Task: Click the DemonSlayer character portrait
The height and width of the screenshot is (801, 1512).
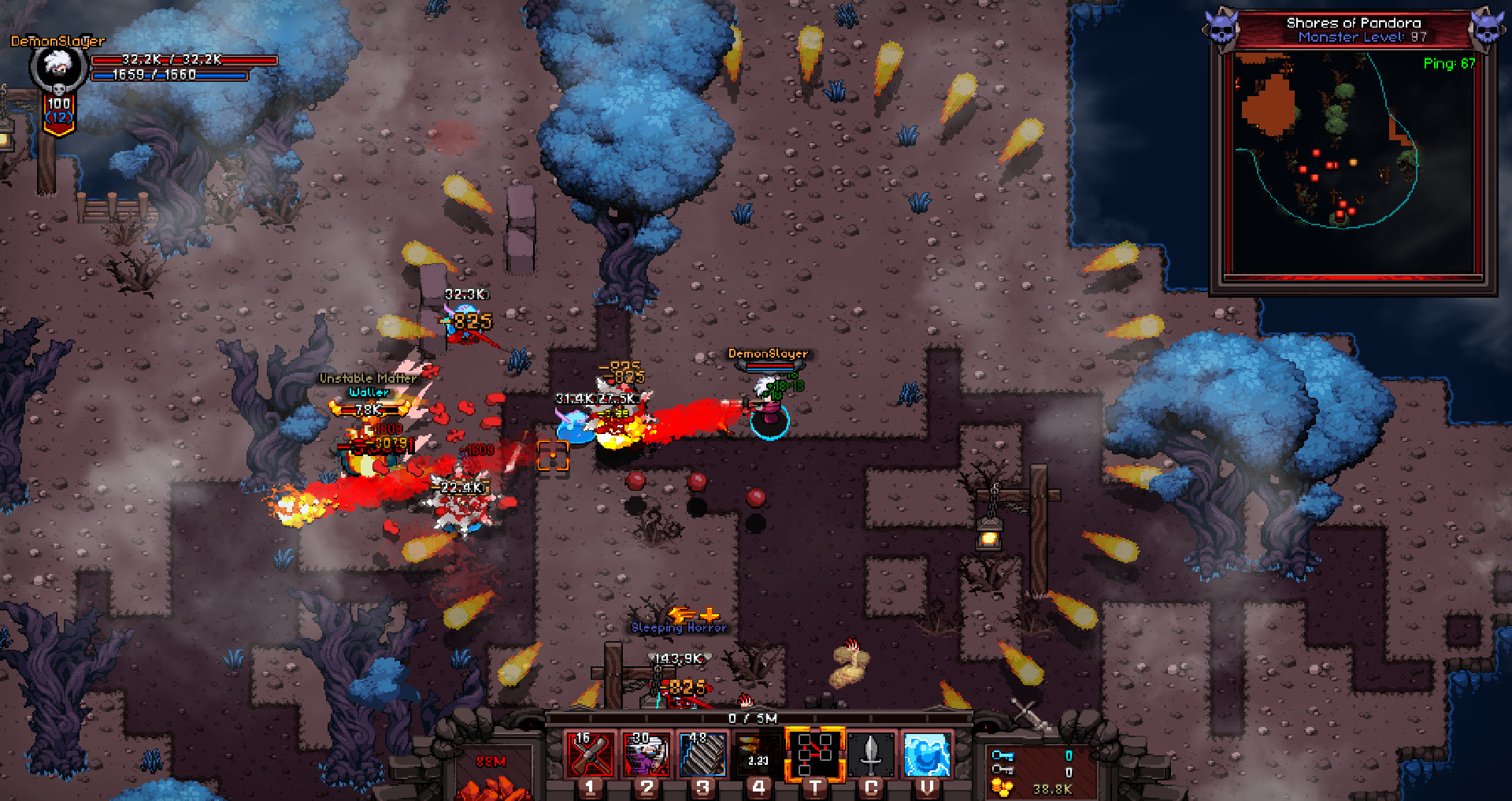Action: [x=58, y=68]
